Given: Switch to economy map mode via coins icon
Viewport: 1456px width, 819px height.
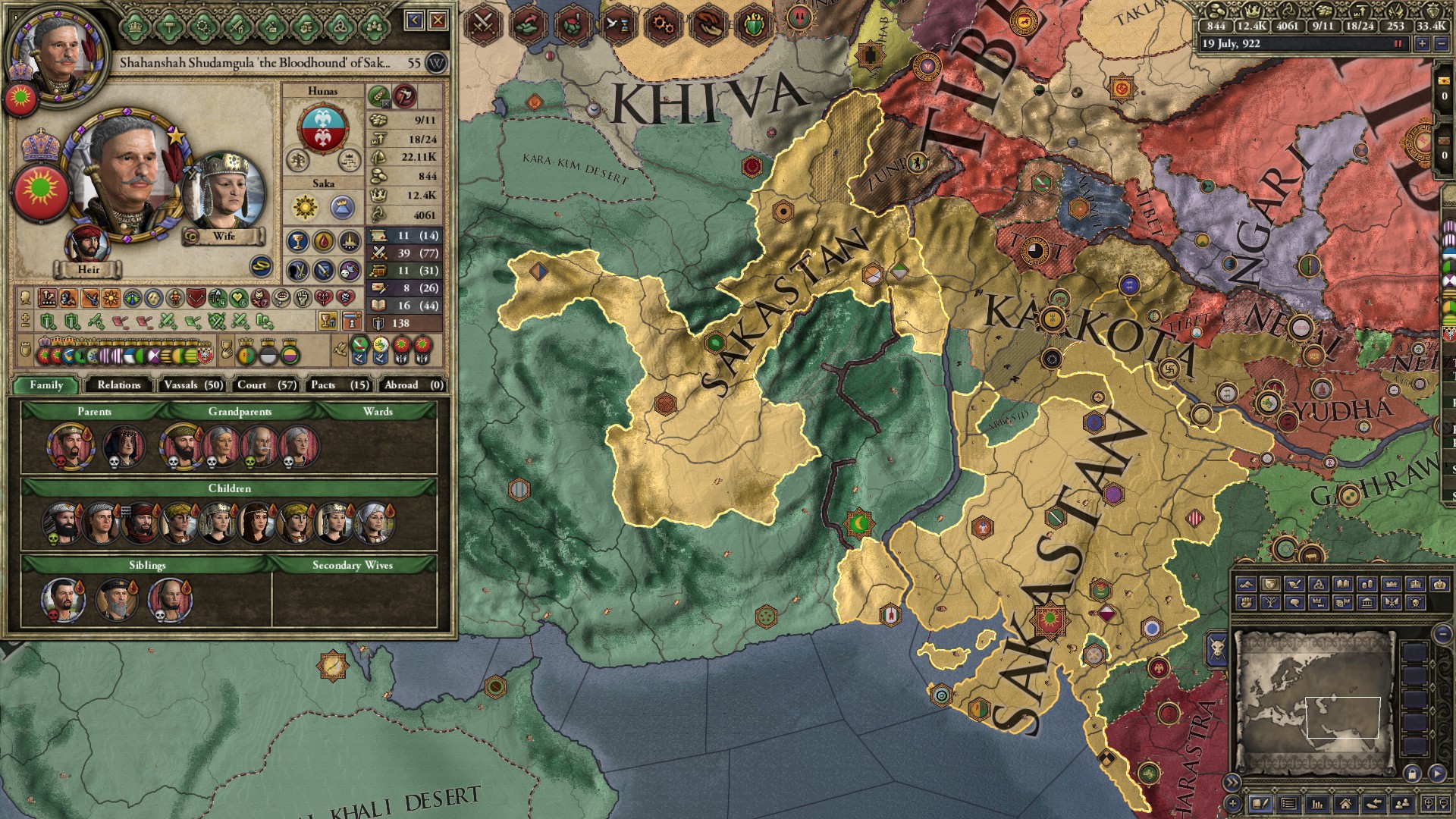Looking at the screenshot, I should point(1367,584).
